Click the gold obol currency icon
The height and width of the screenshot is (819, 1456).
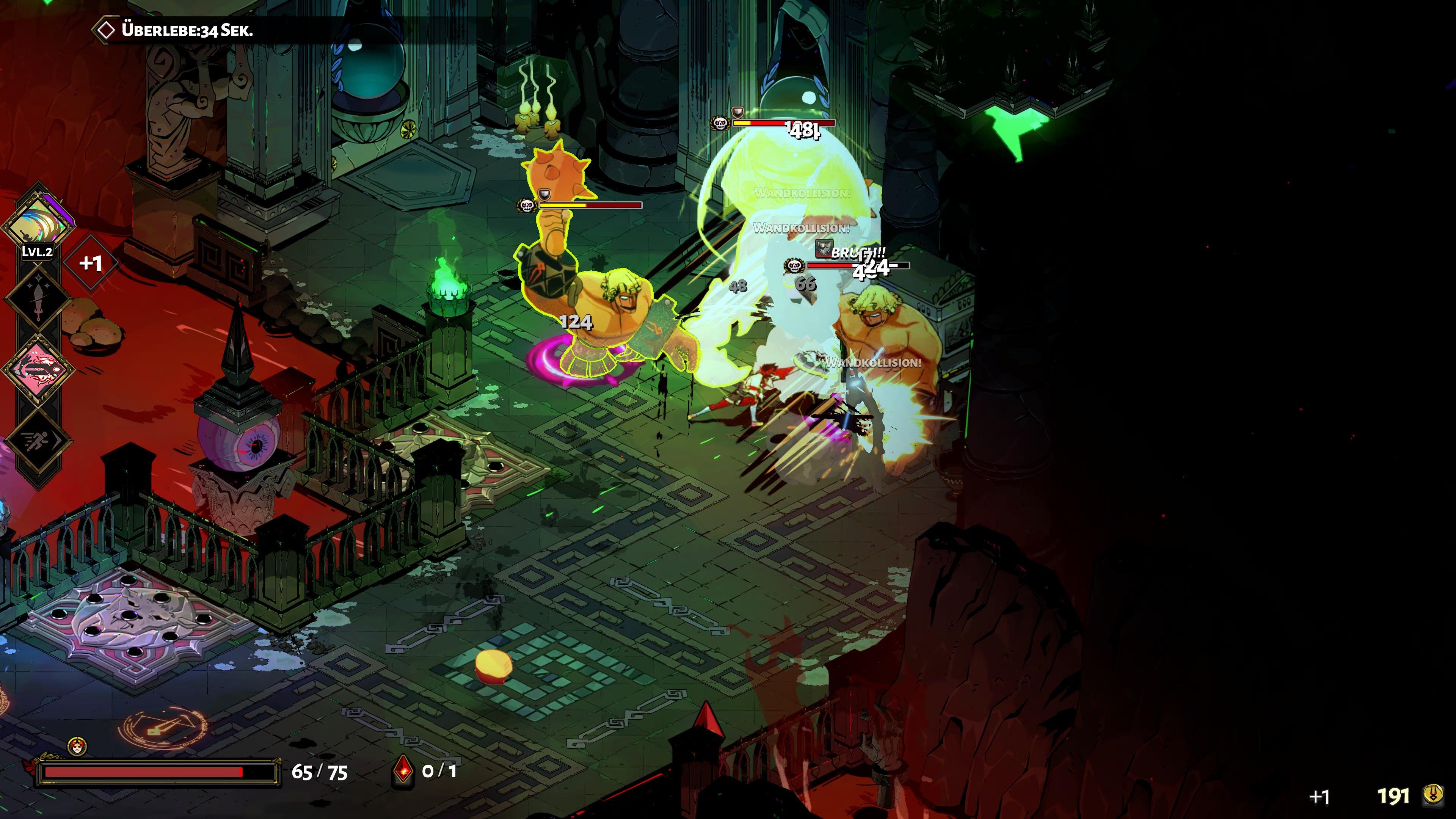[x=1433, y=795]
